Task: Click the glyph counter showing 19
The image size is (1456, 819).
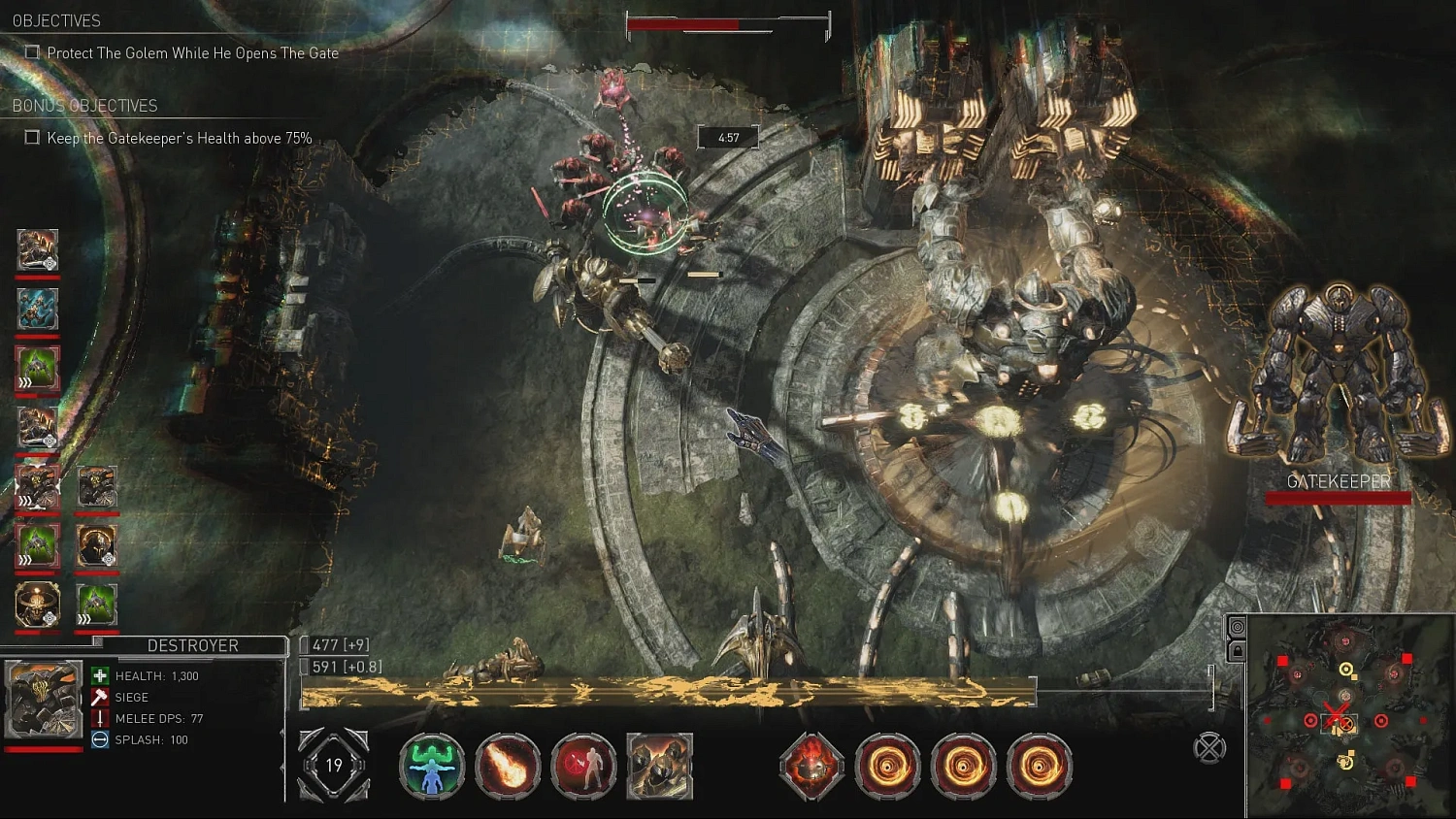Action: point(334,766)
